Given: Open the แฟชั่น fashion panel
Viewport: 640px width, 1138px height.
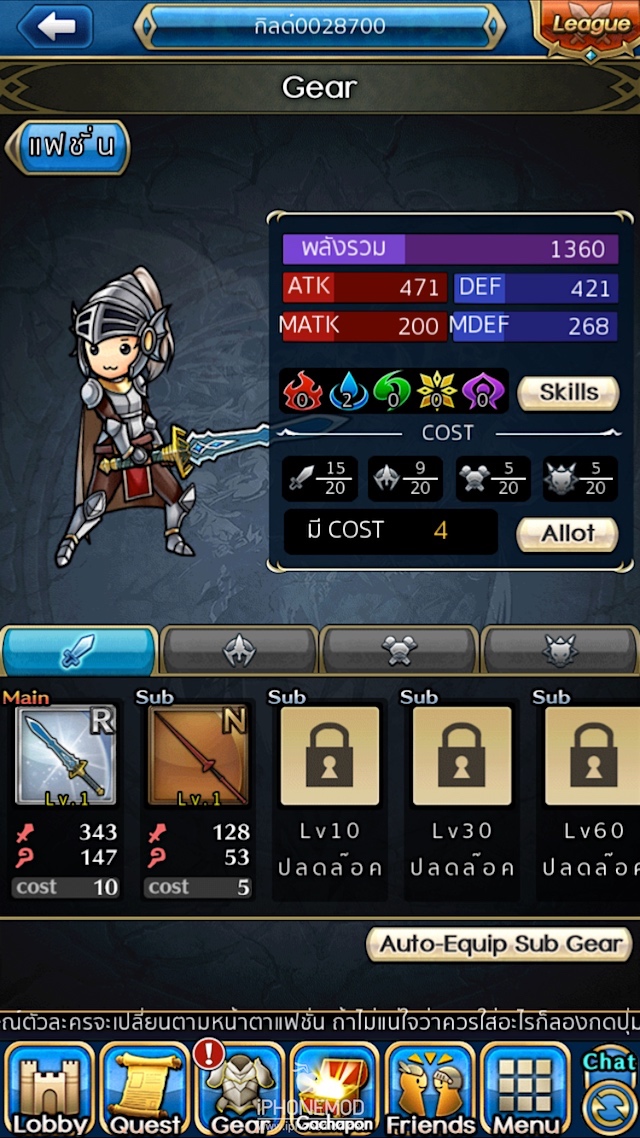Looking at the screenshot, I should 70,147.
